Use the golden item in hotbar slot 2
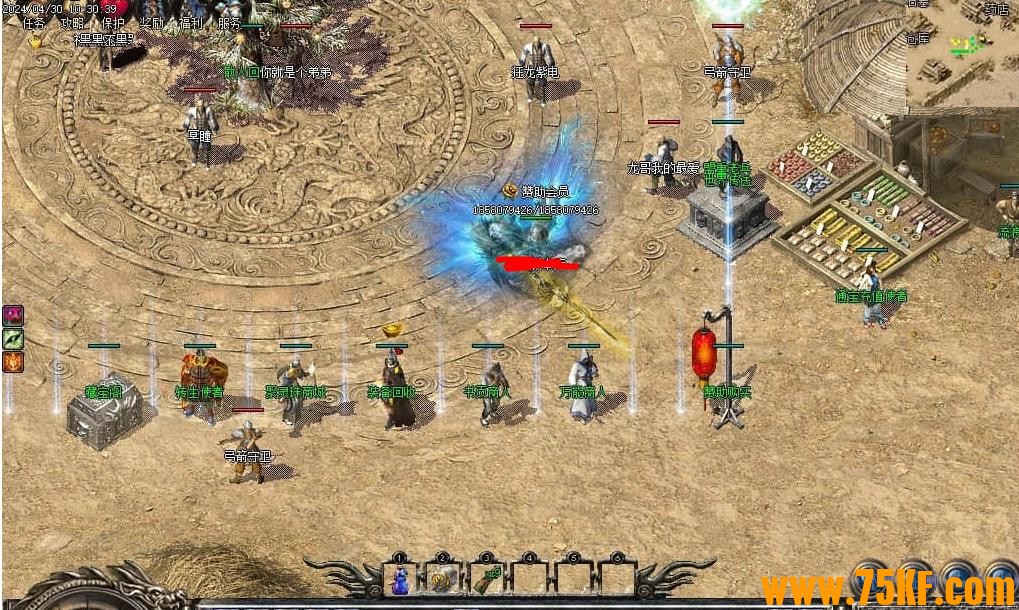Screen dimensions: 1019x610 click(442, 579)
